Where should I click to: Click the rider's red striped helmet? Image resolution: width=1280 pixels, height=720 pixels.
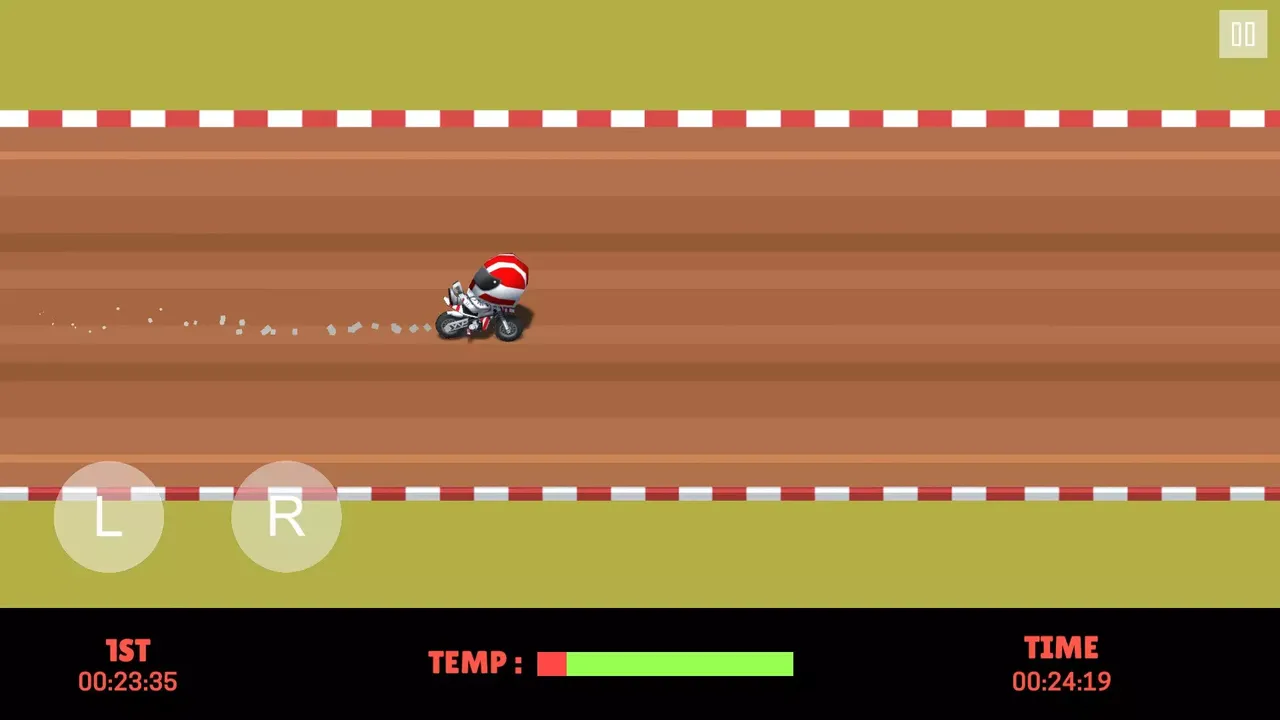pos(505,275)
